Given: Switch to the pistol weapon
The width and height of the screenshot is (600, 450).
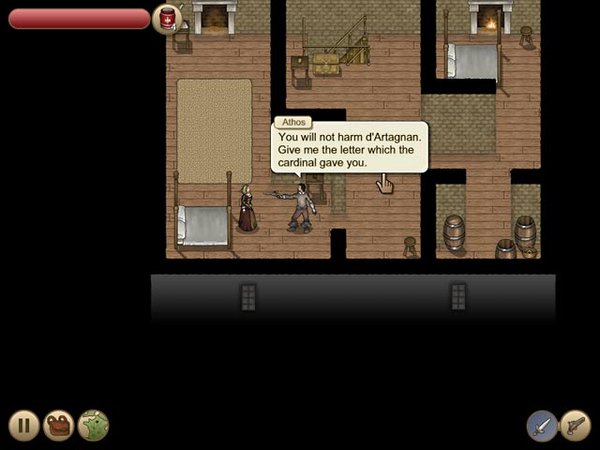Looking at the screenshot, I should (575, 425).
